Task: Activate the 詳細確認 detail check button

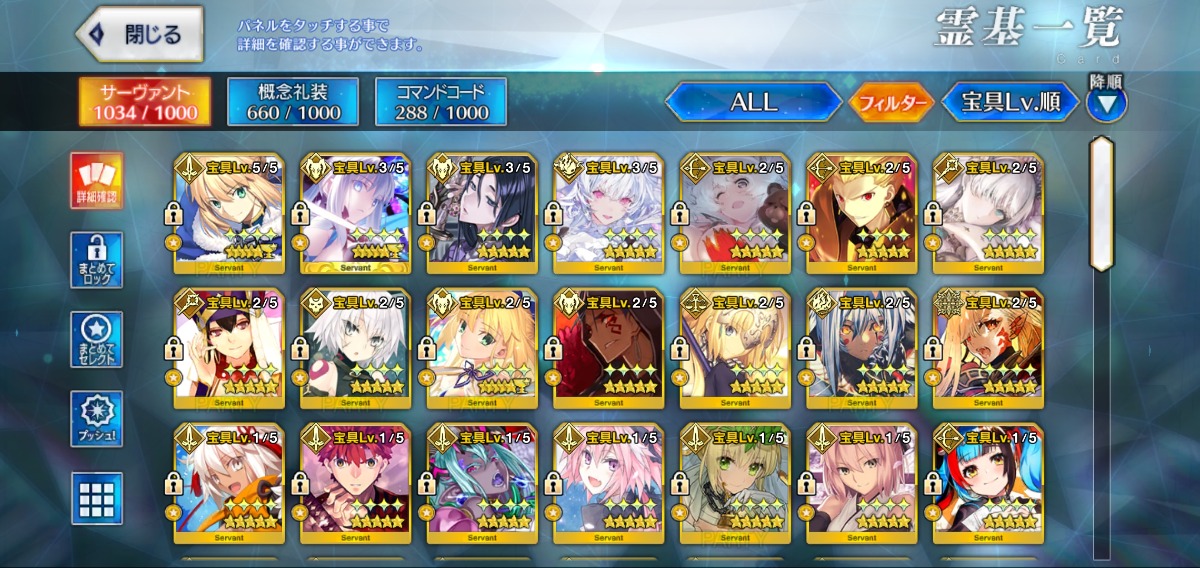Action: pos(97,181)
